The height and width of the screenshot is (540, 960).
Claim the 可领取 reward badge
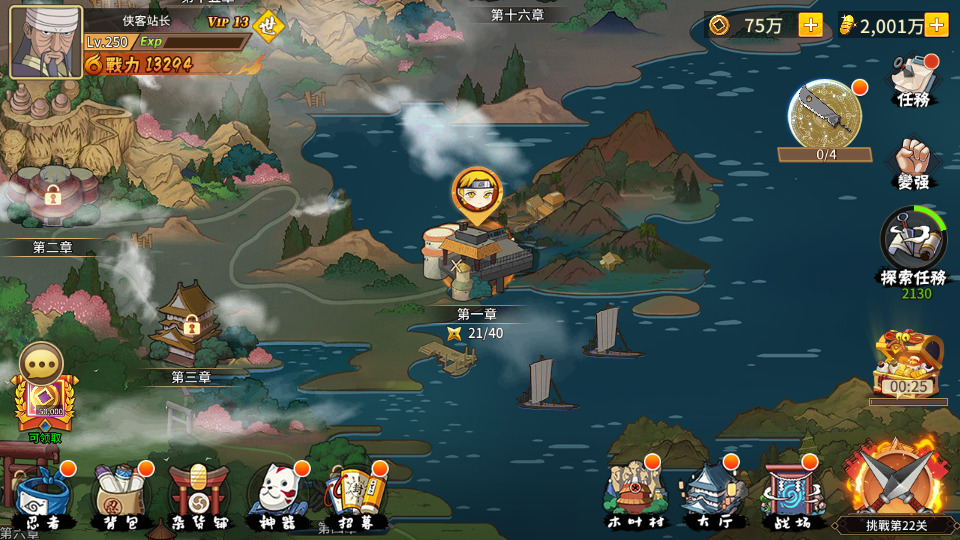tap(44, 402)
